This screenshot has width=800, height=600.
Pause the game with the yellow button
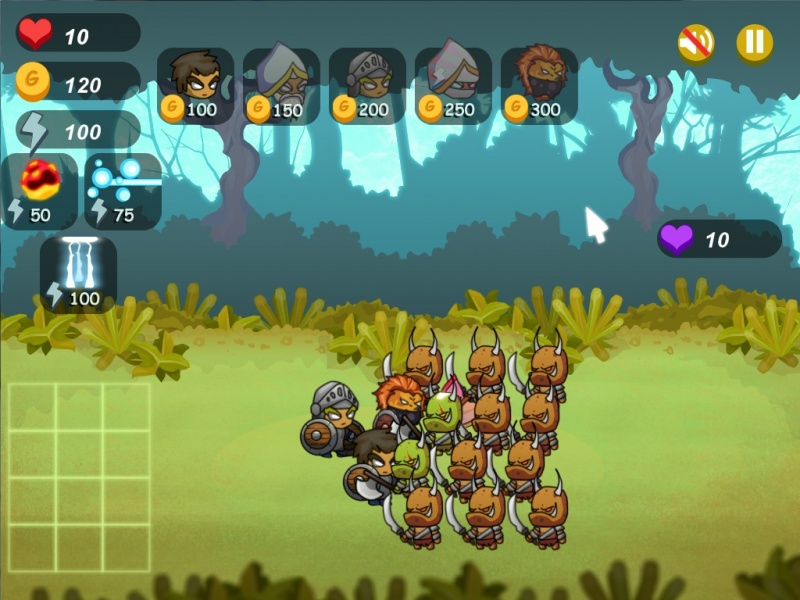pos(754,42)
